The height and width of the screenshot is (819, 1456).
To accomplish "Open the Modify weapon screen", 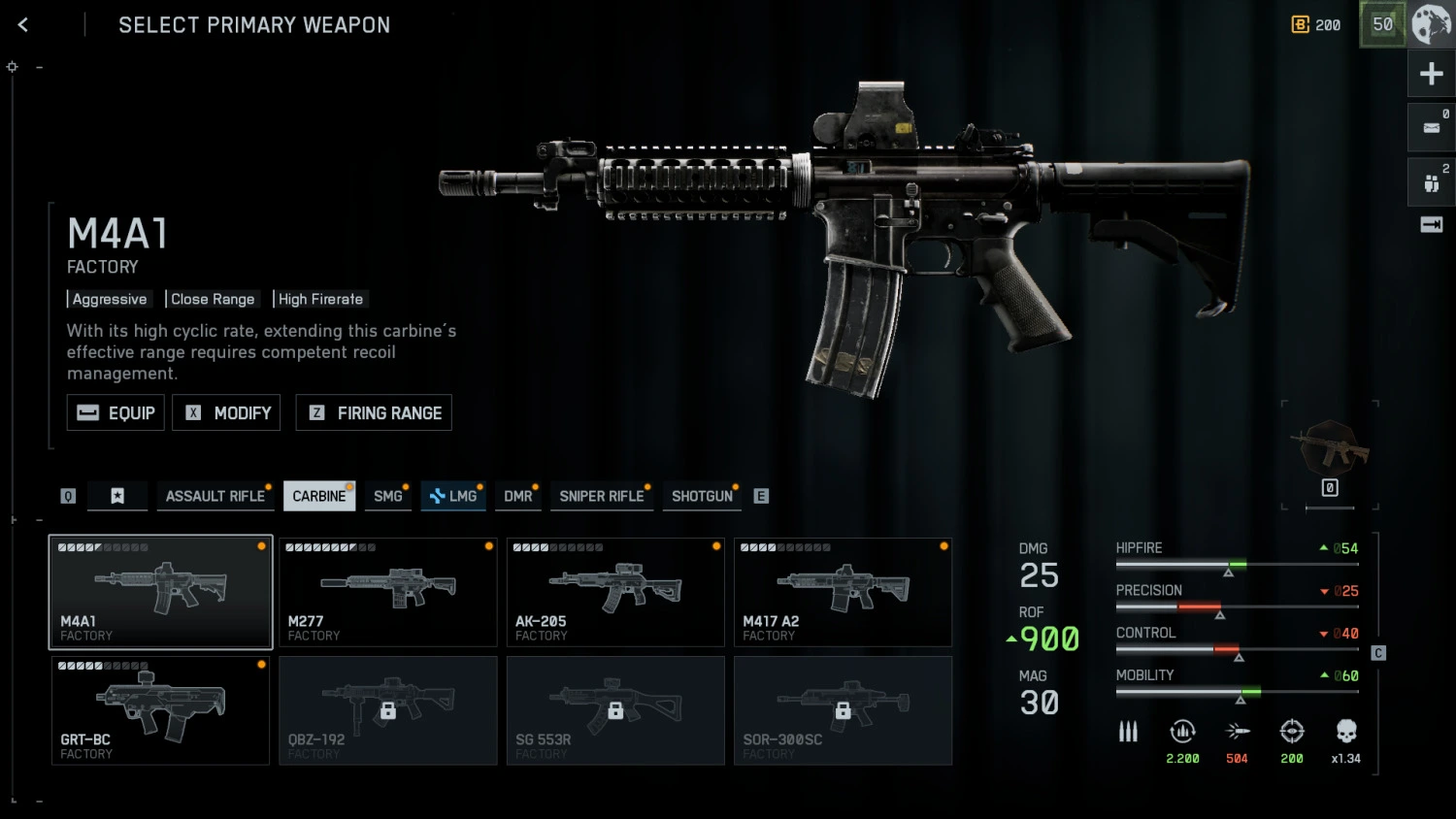I will (x=226, y=412).
